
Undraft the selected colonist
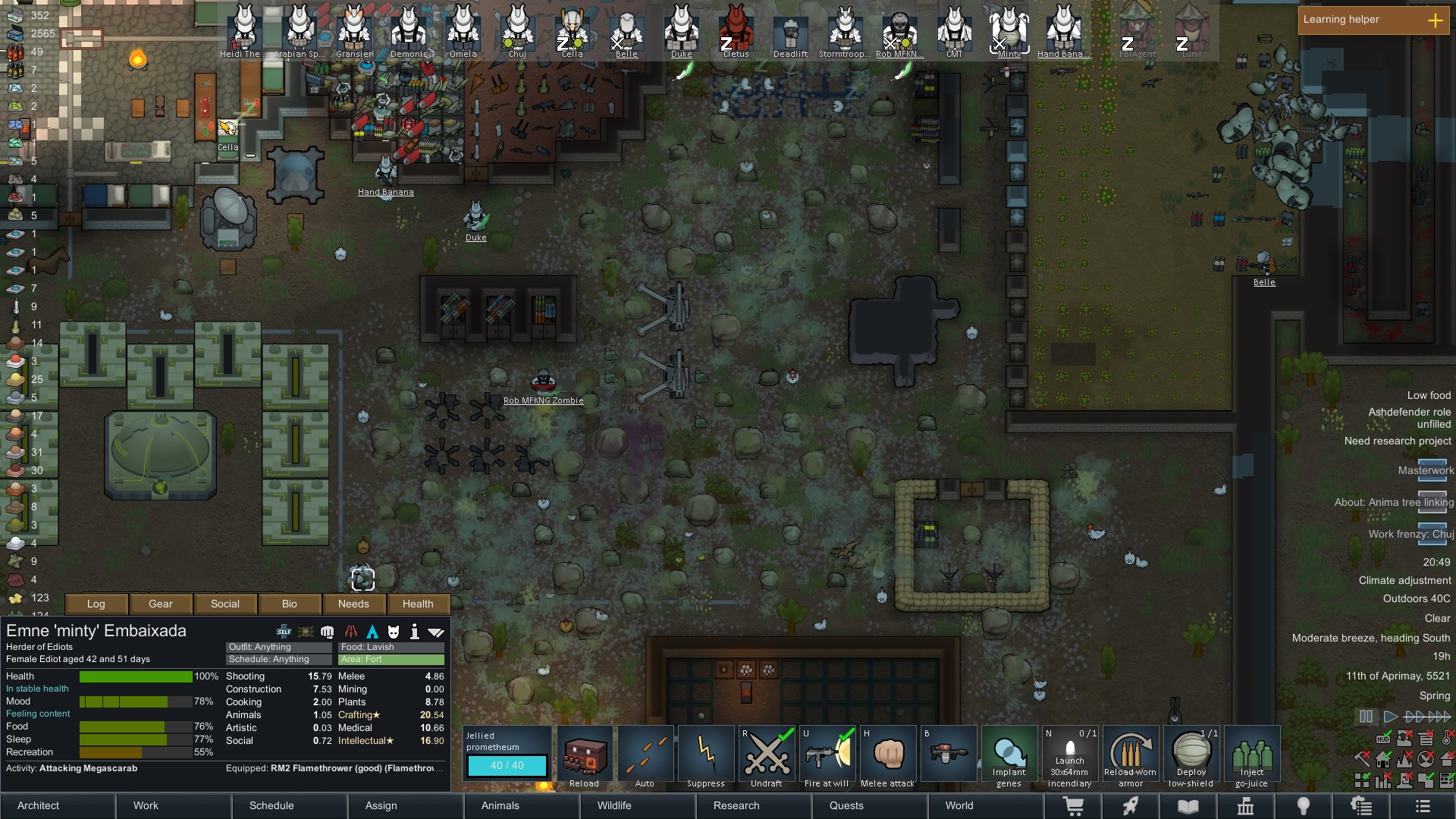[767, 755]
